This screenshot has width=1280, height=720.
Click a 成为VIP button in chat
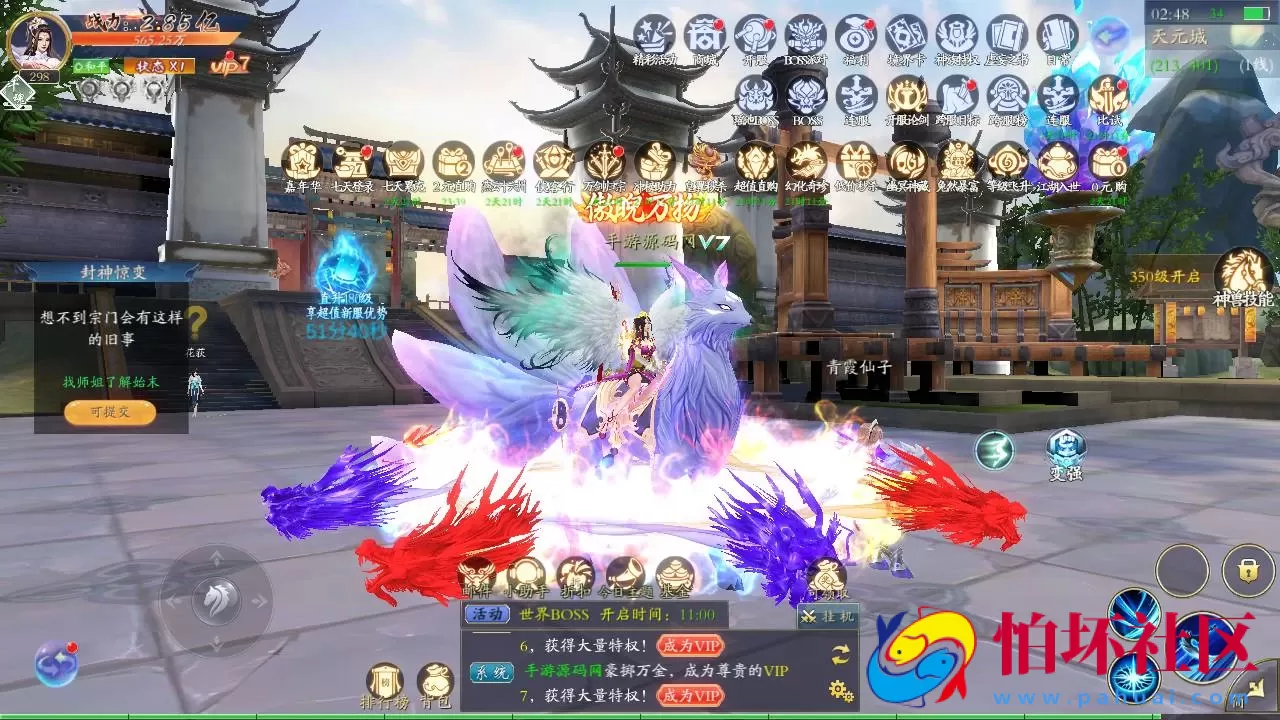click(x=689, y=647)
